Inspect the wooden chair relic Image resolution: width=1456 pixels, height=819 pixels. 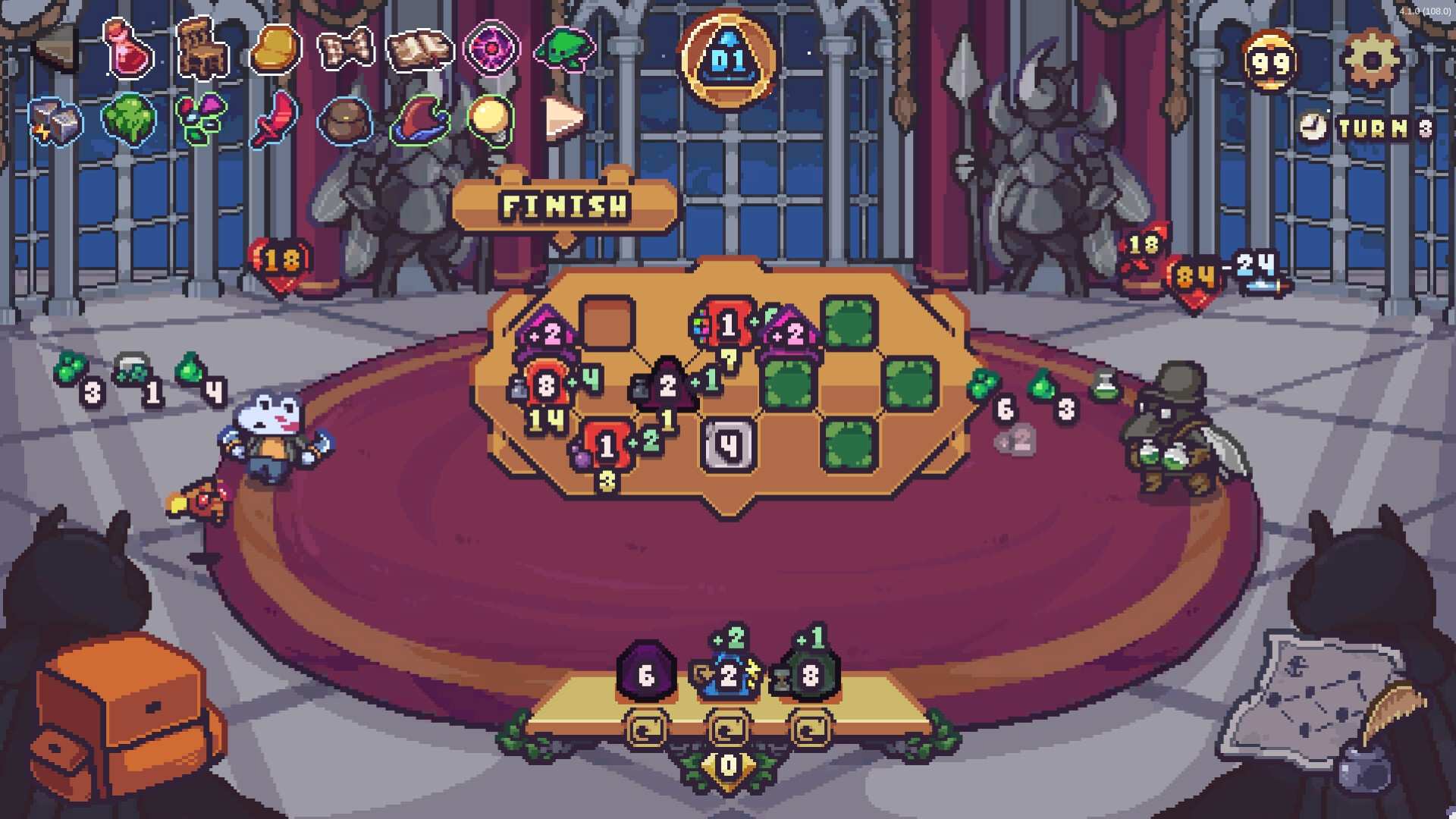[202, 49]
